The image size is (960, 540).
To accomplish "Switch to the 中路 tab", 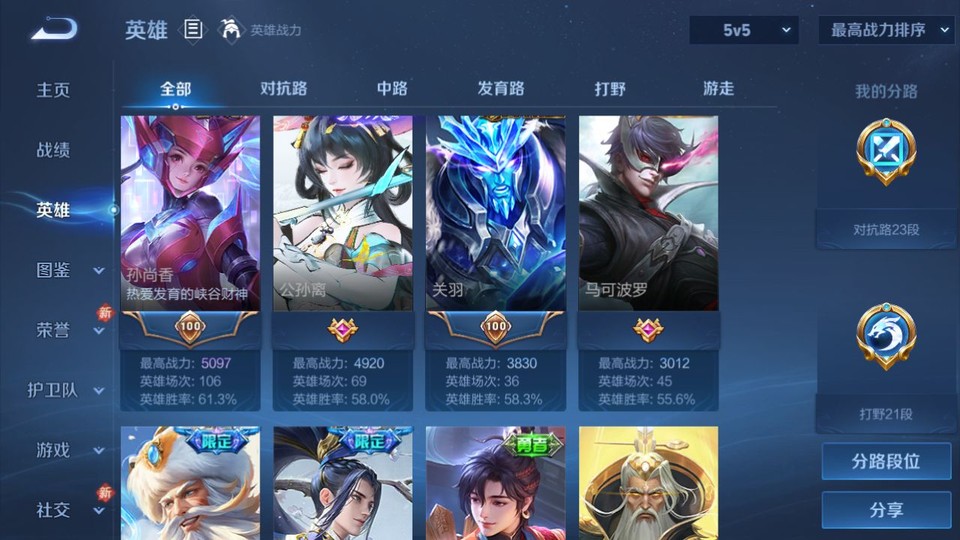I will click(x=392, y=89).
